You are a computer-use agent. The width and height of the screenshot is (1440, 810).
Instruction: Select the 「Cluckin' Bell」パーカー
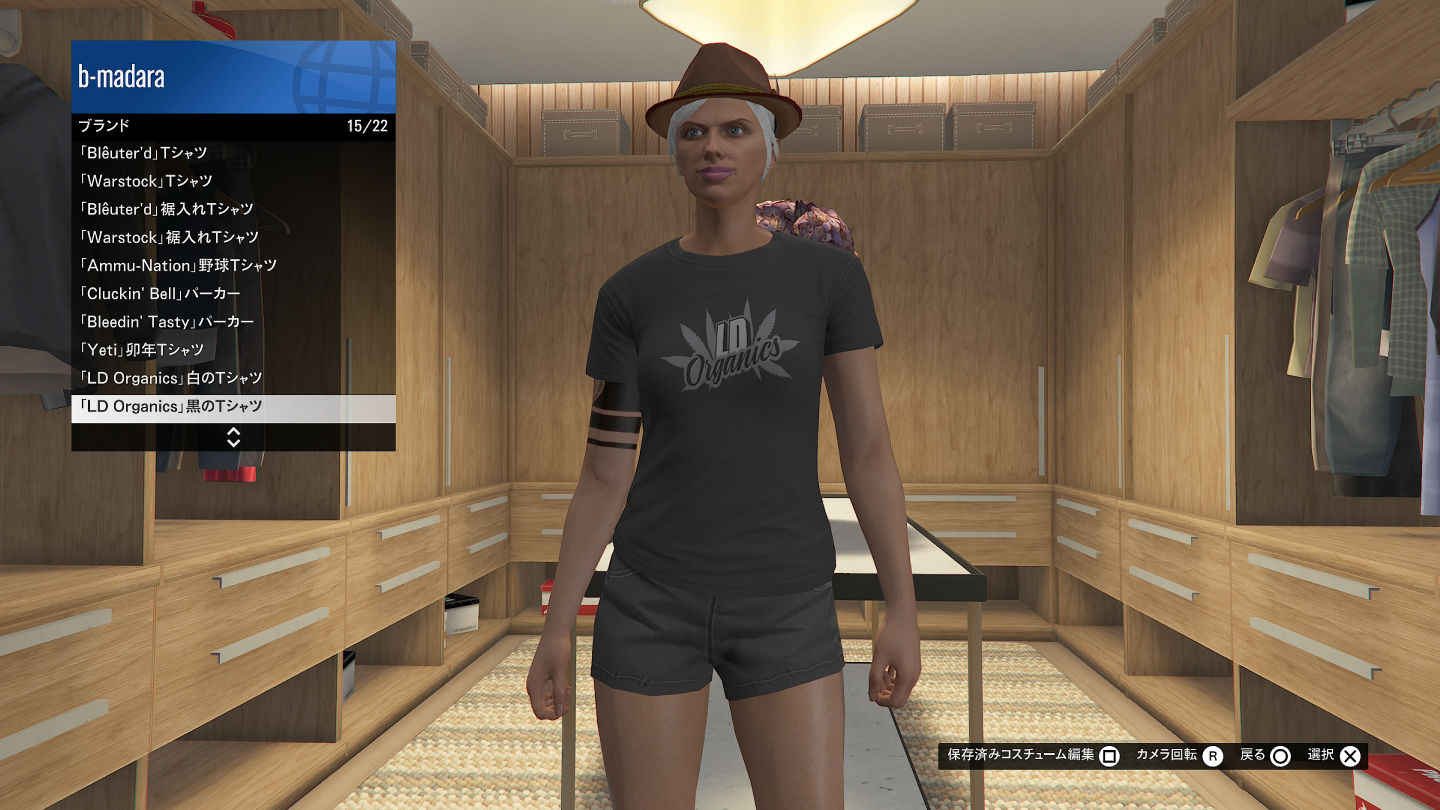(233, 293)
